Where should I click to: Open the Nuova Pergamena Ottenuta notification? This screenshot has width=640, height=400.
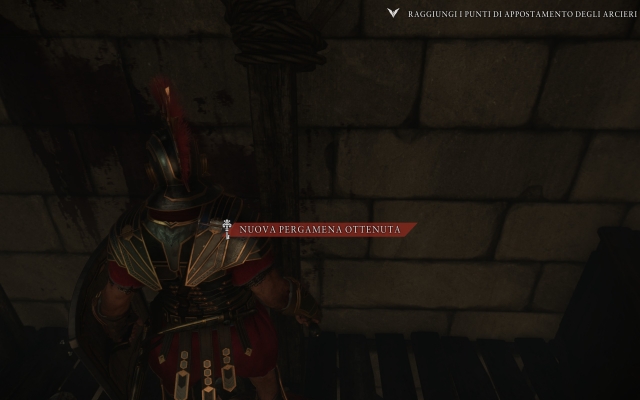(x=320, y=230)
